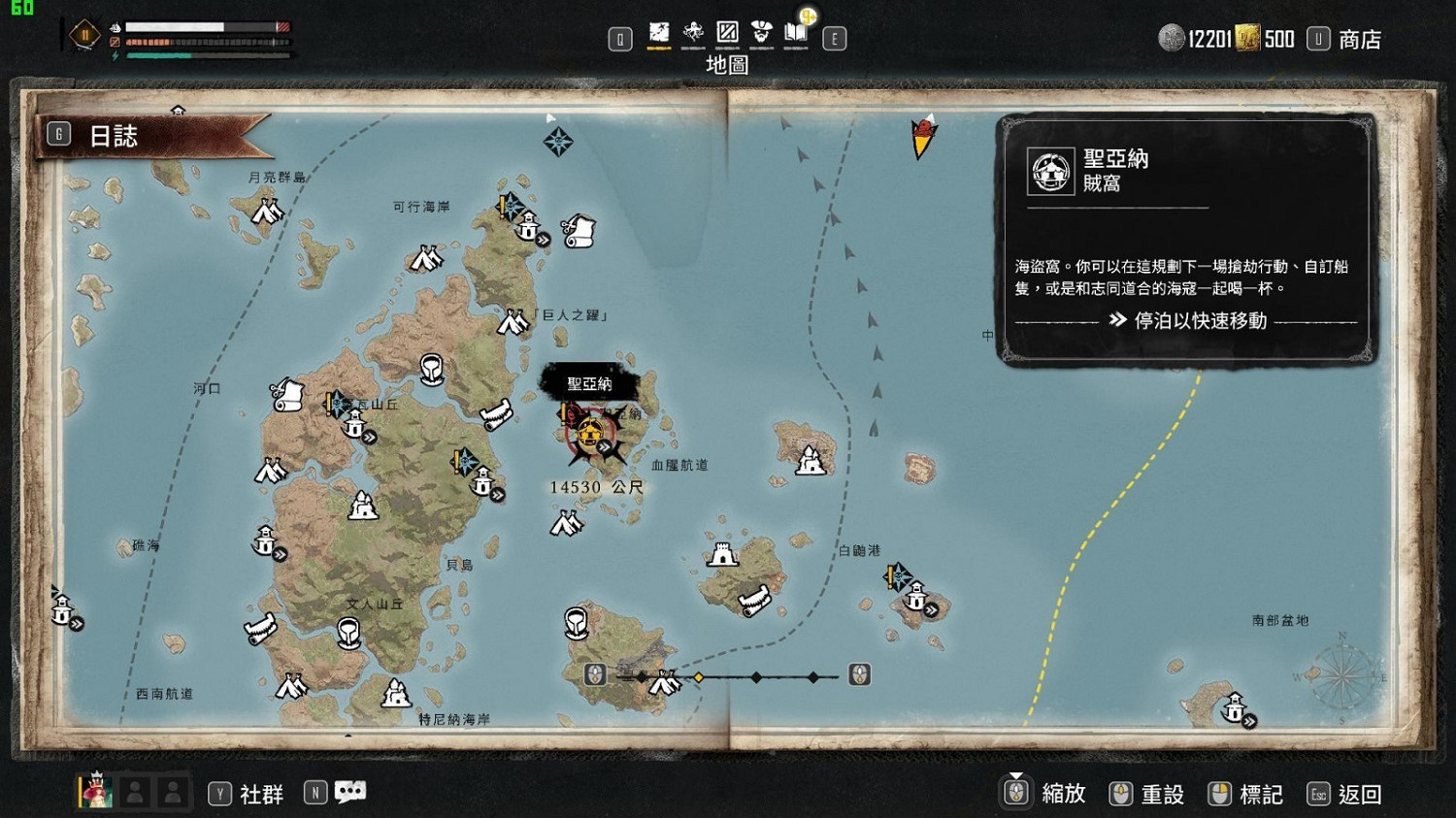Viewport: 1456px width, 818px height.
Task: Select the pirate captain icon in the top bar
Action: click(759, 30)
